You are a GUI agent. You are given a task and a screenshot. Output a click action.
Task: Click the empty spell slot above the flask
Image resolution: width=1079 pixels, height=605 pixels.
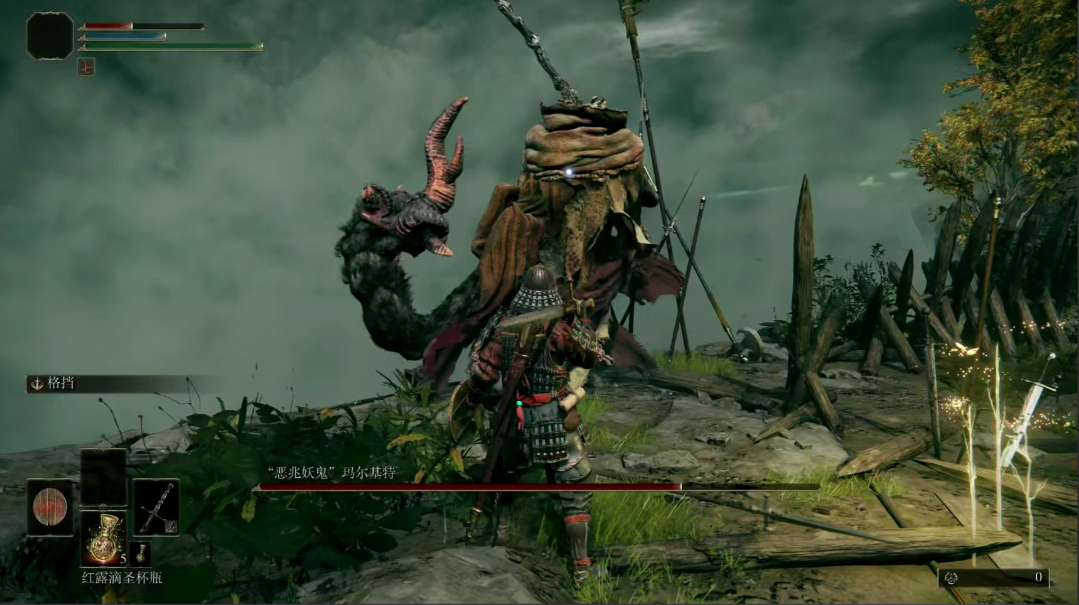coord(103,475)
